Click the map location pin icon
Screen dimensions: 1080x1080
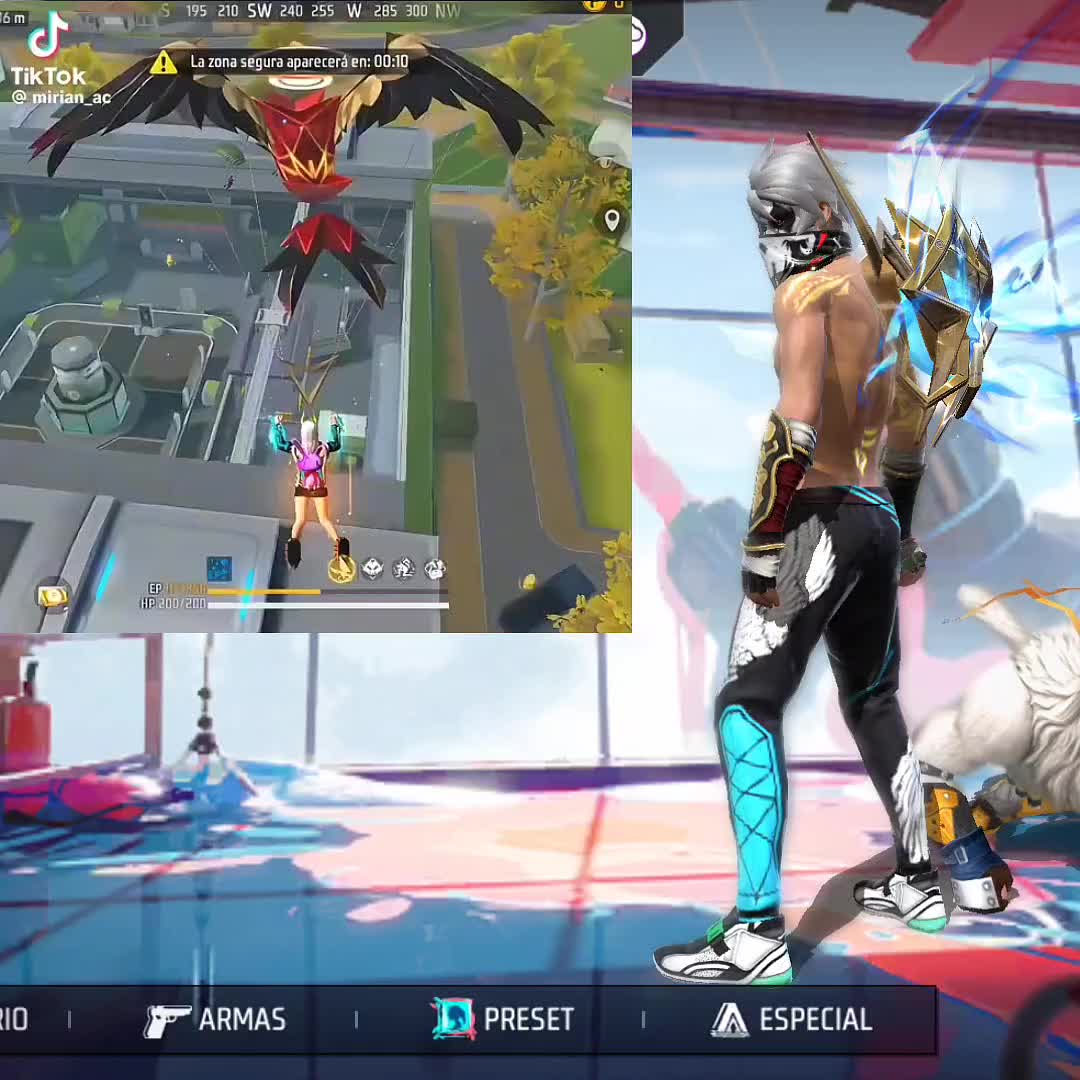pyautogui.click(x=612, y=220)
